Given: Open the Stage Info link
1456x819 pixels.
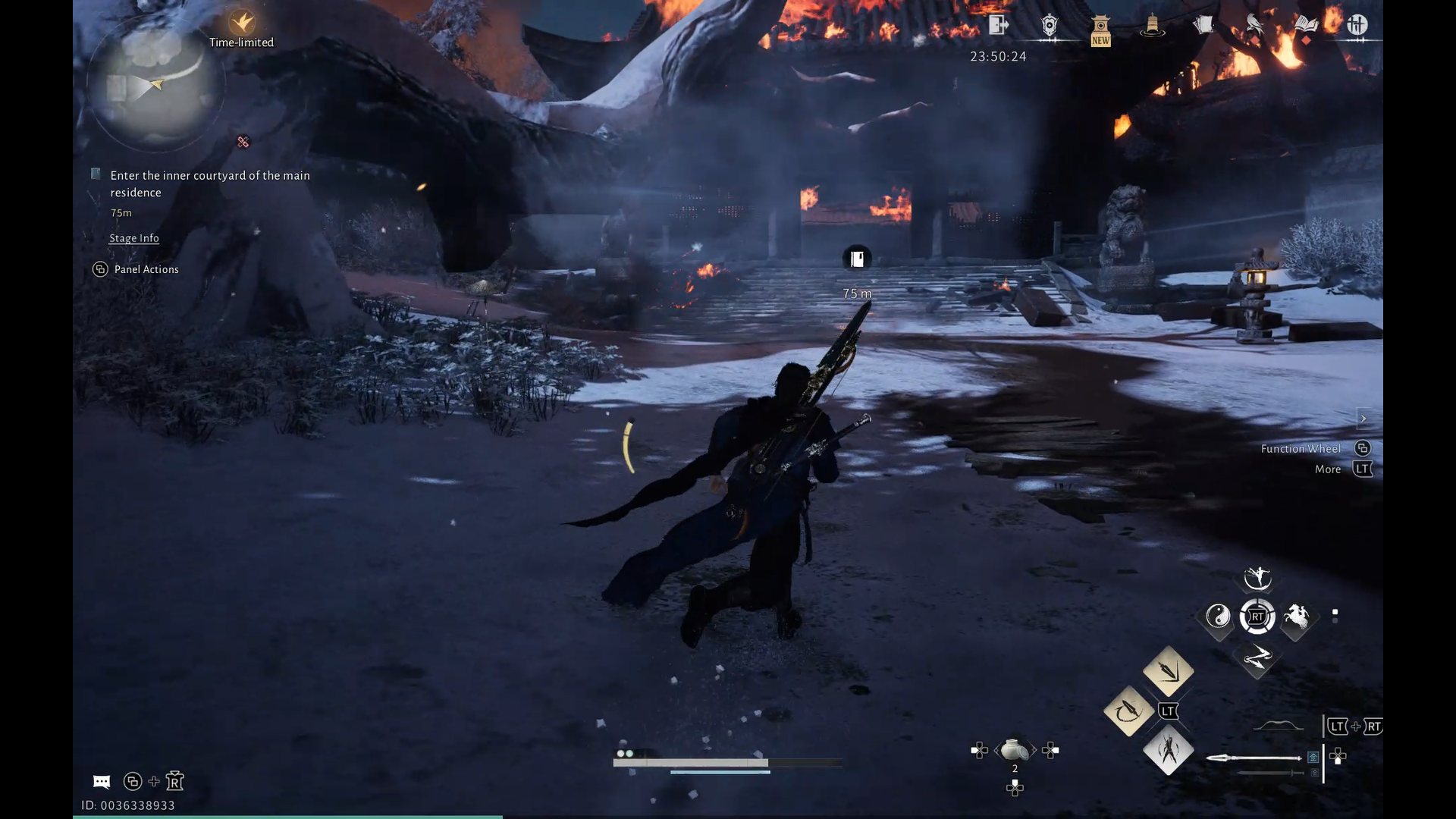Looking at the screenshot, I should [x=134, y=238].
